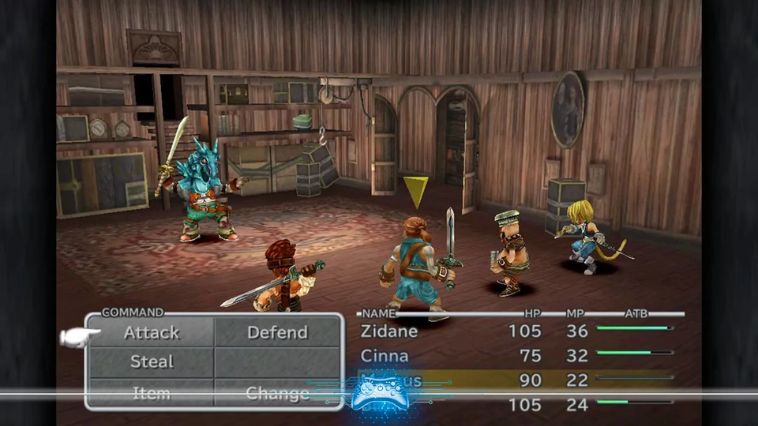Choose the highlighted Marcus party row
Image resolution: width=758 pixels, height=426 pixels.
(500, 379)
